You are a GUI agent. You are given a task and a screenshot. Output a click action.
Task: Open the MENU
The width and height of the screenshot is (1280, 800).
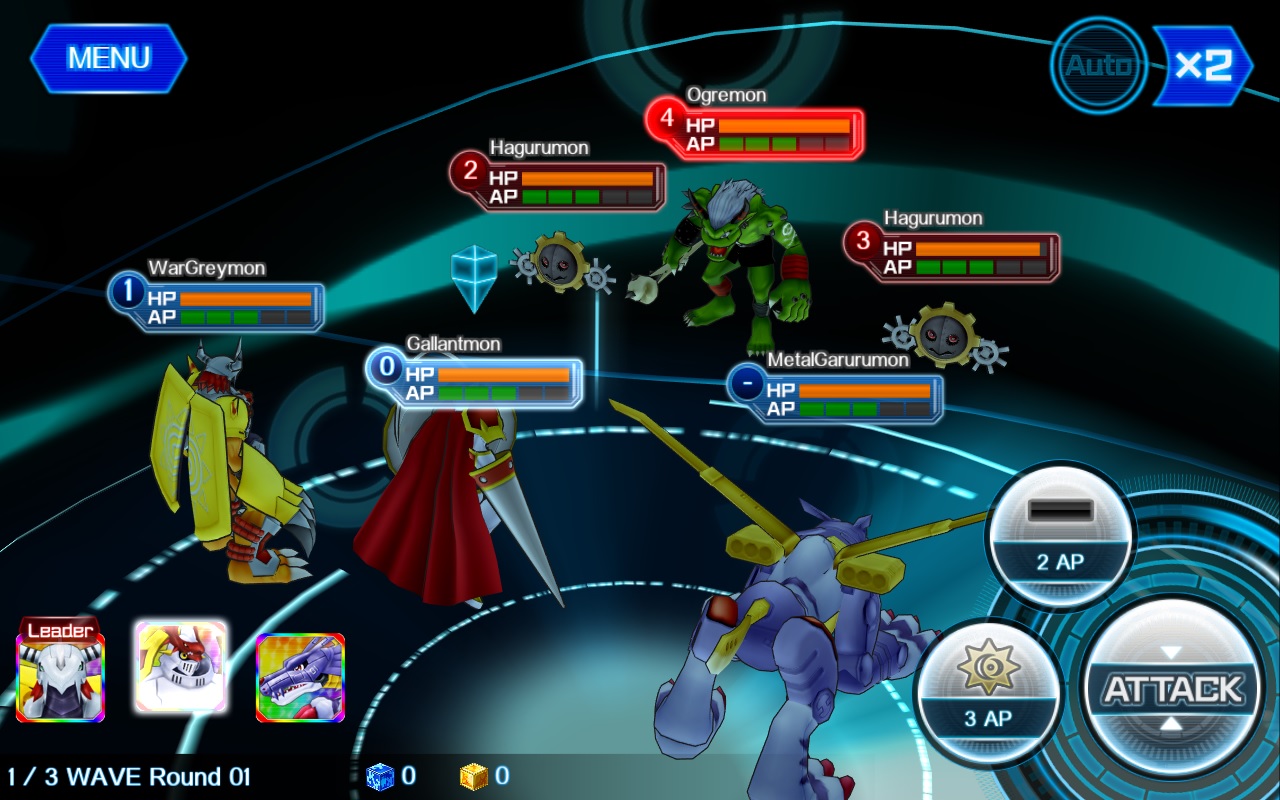(107, 57)
